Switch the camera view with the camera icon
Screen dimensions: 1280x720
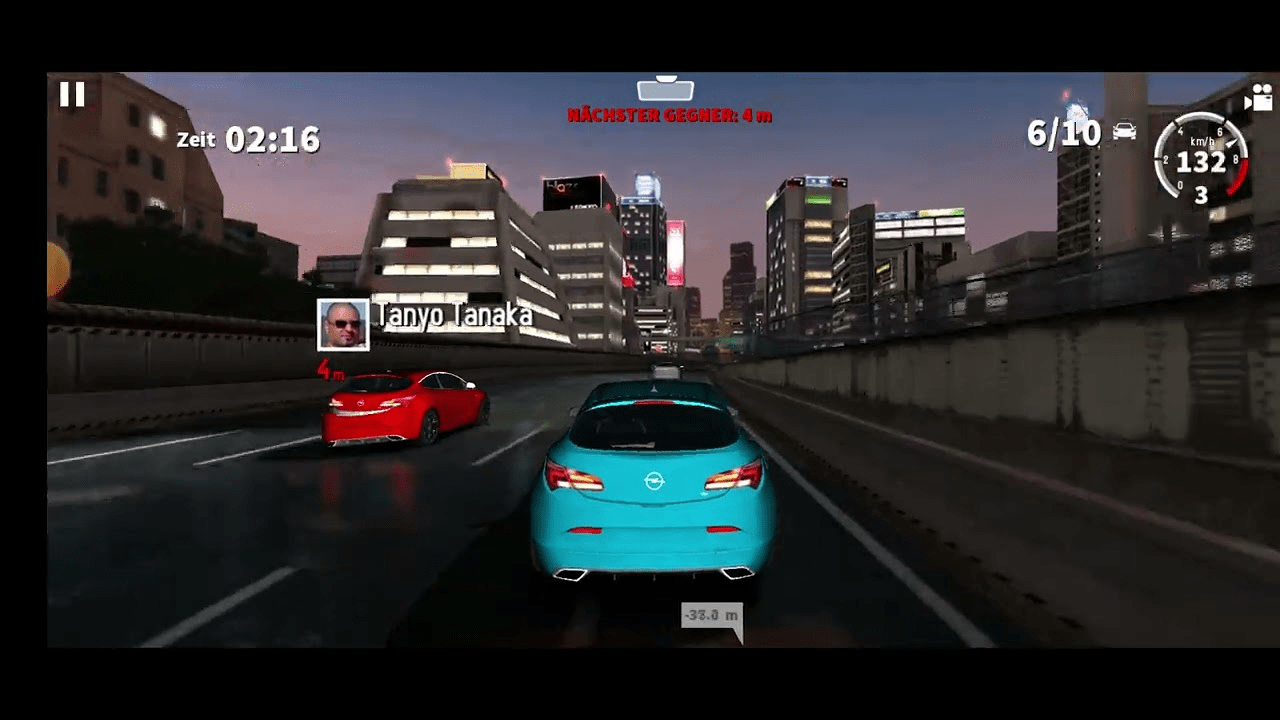(1257, 97)
